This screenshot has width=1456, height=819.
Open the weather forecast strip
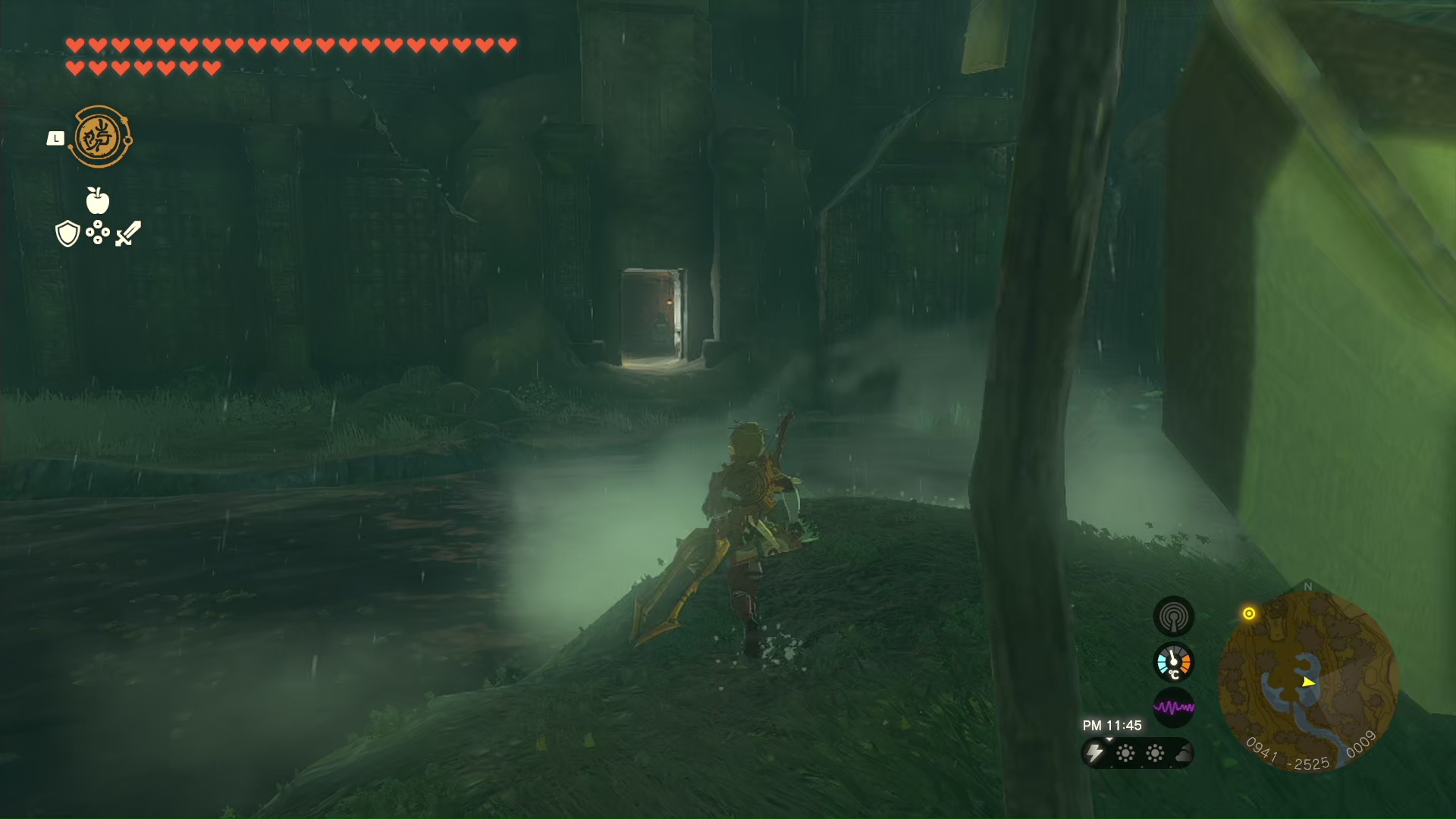point(1137,753)
